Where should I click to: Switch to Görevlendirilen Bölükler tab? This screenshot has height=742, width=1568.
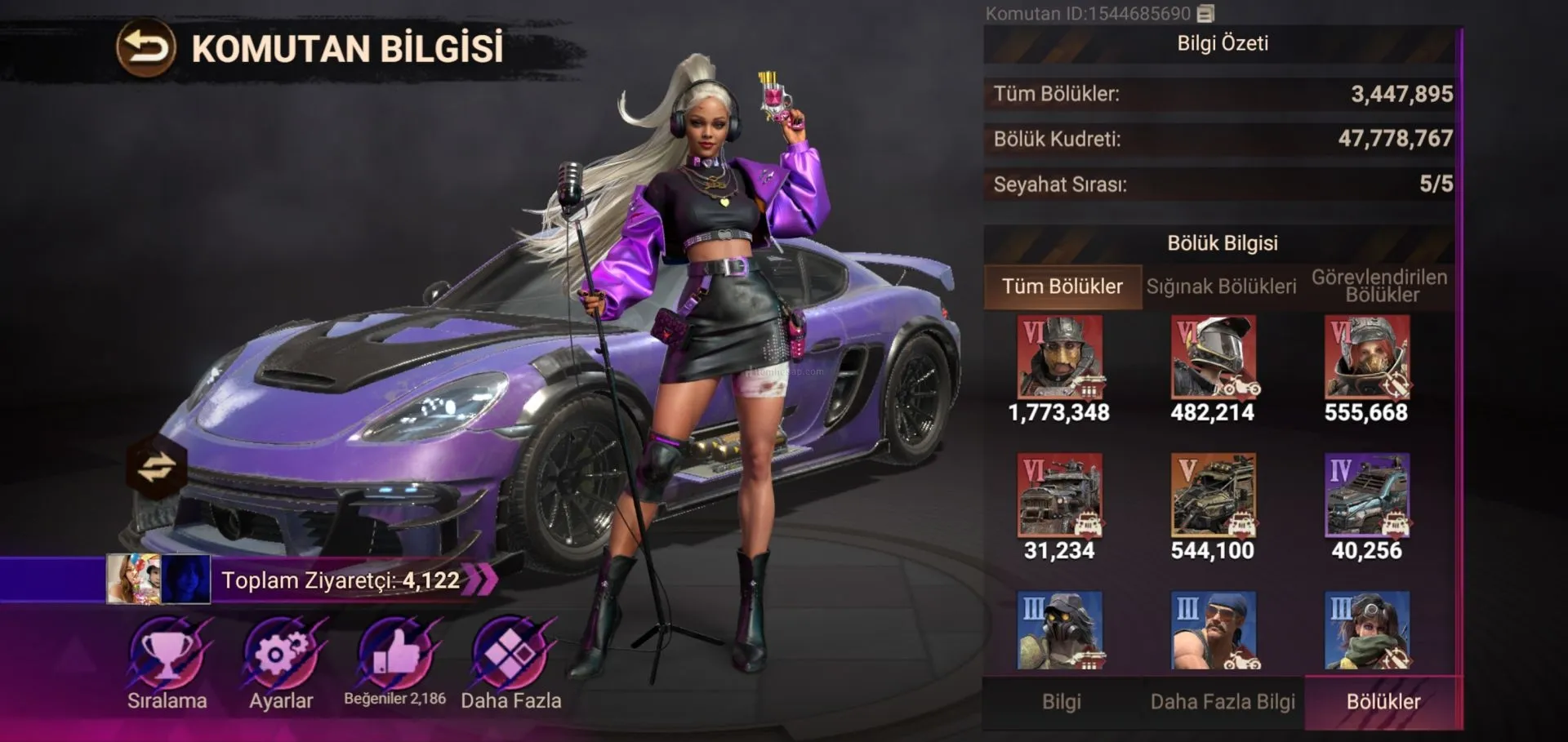point(1379,287)
